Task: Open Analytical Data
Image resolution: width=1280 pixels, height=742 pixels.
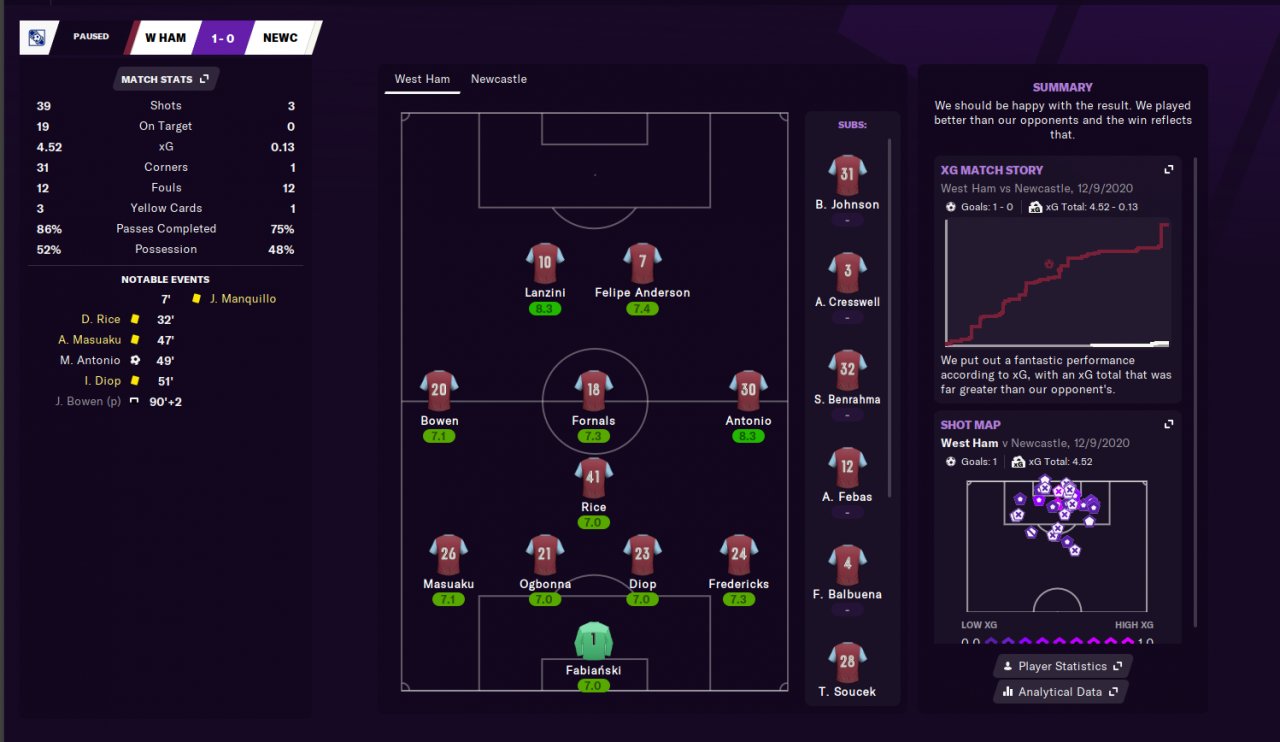Action: tap(1060, 692)
